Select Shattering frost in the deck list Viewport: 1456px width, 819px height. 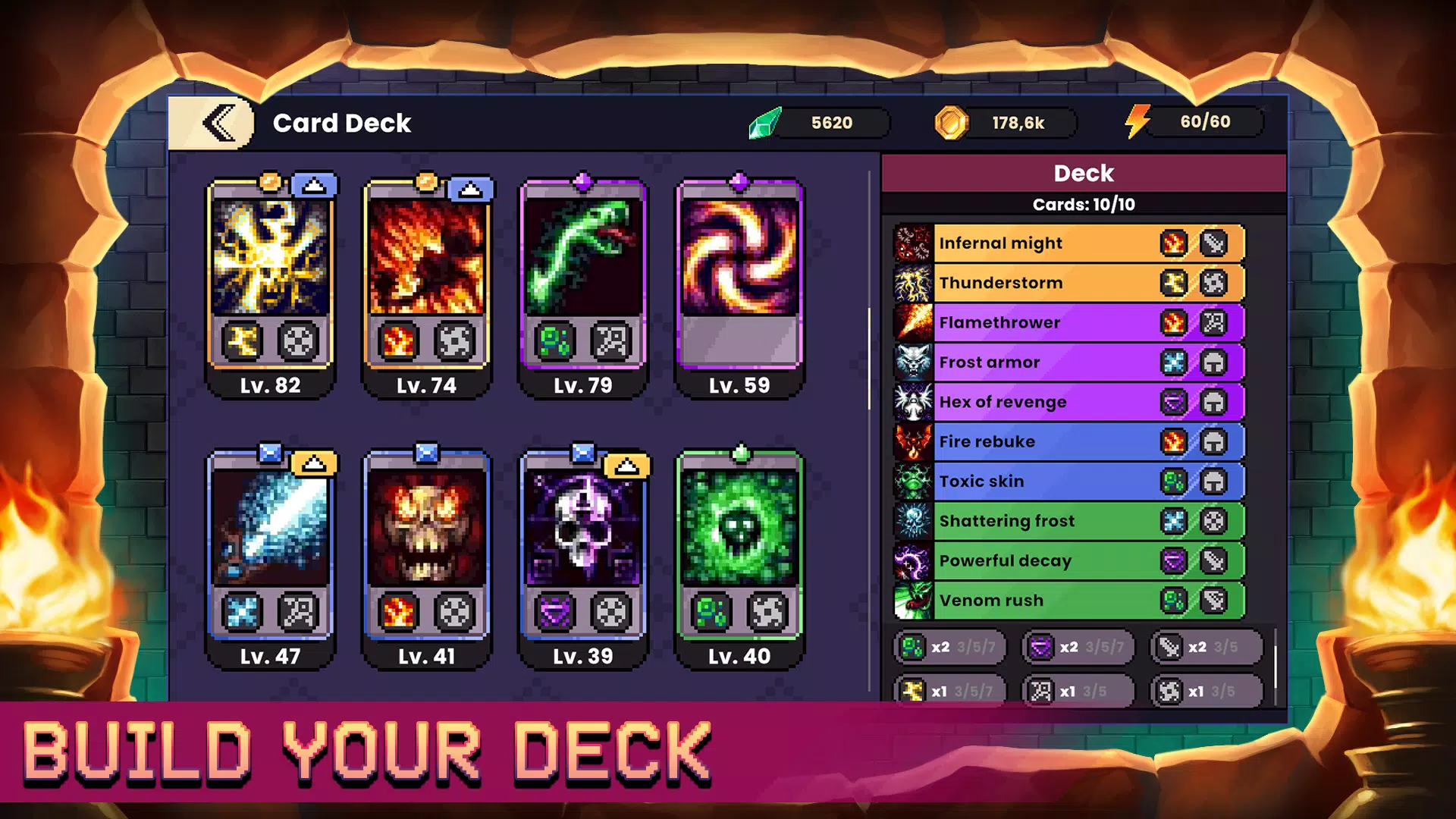[x=1046, y=521]
